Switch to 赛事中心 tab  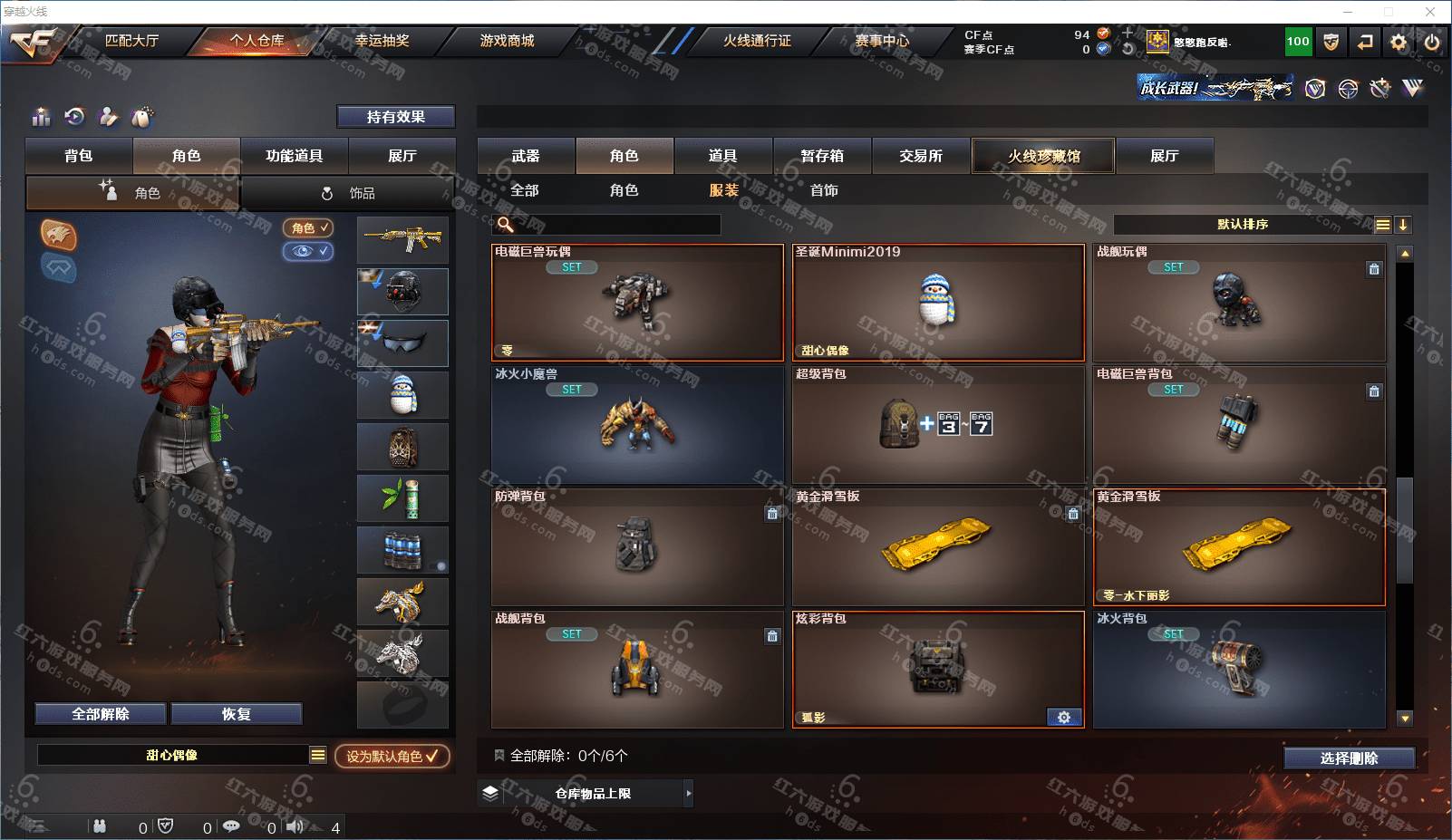click(881, 41)
